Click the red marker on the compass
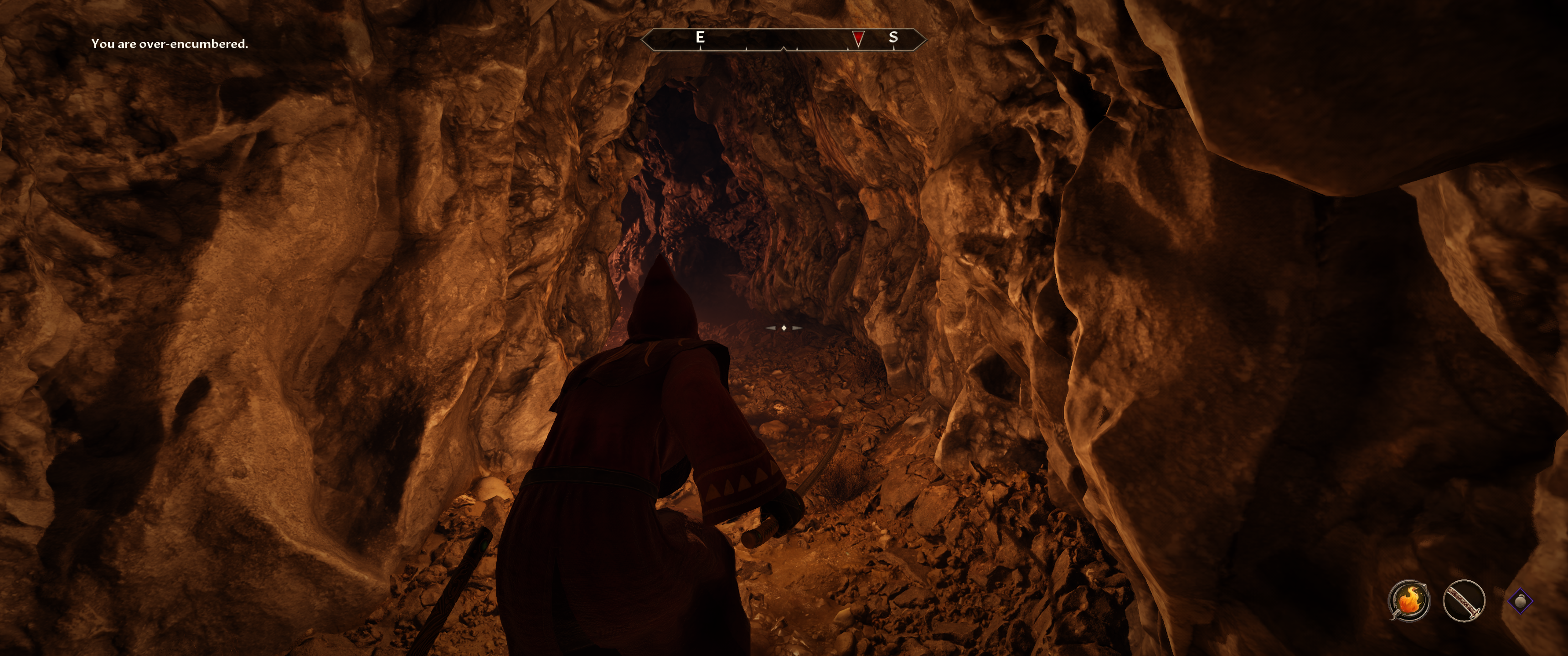This screenshot has height=656, width=1568. (x=858, y=38)
